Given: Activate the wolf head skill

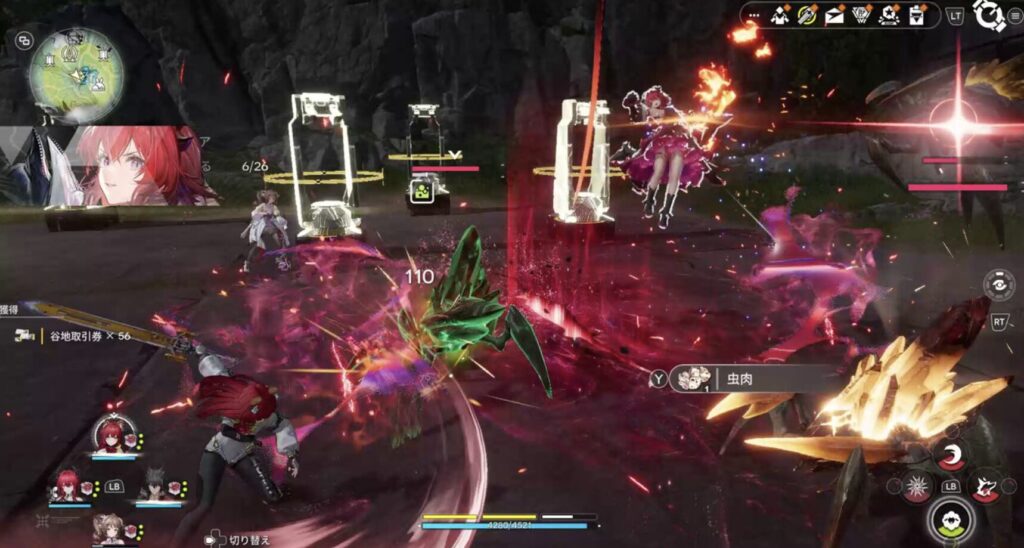Looking at the screenshot, I should 985,486.
